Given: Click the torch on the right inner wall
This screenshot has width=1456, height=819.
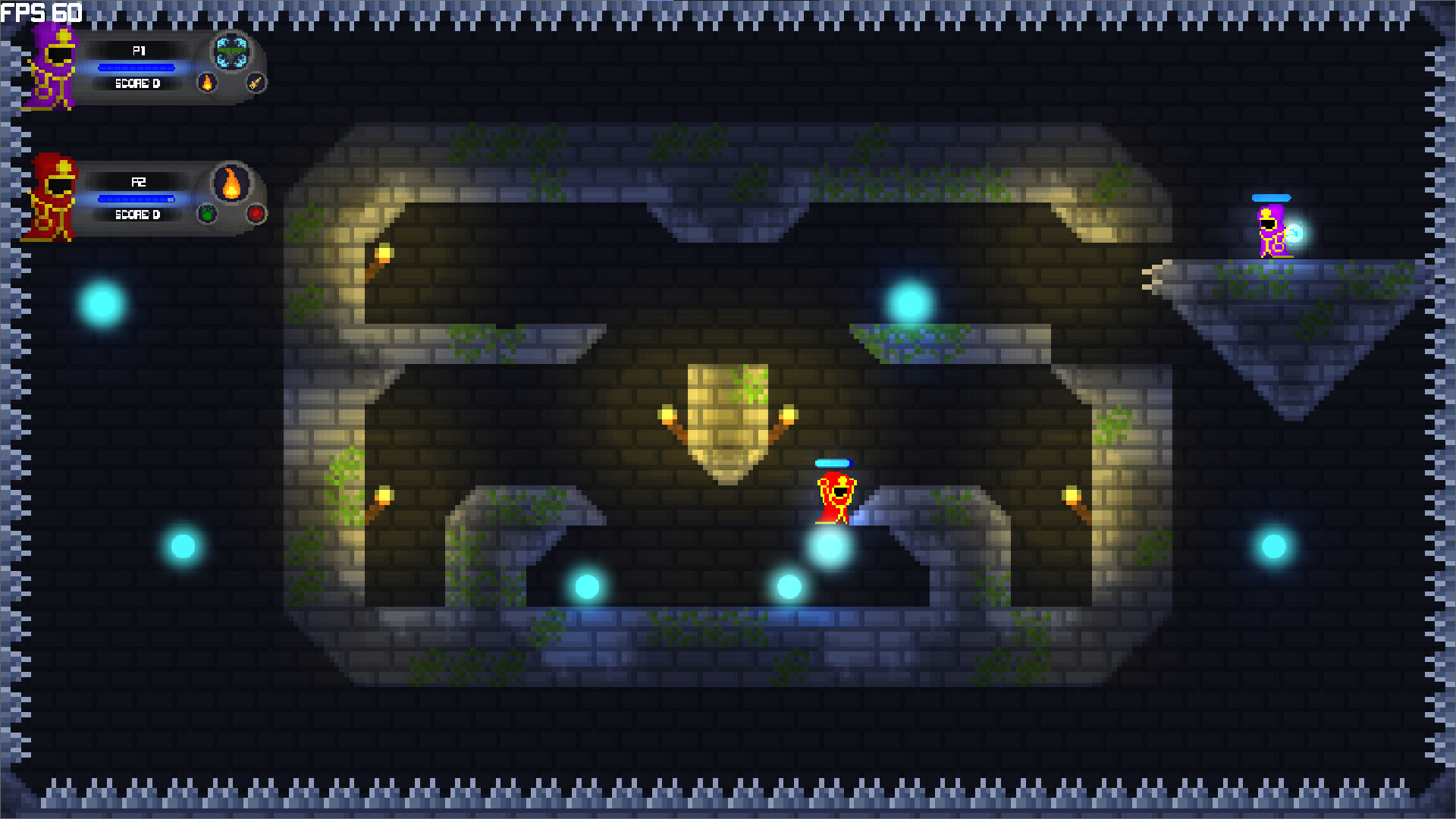Looking at the screenshot, I should point(1070,496).
